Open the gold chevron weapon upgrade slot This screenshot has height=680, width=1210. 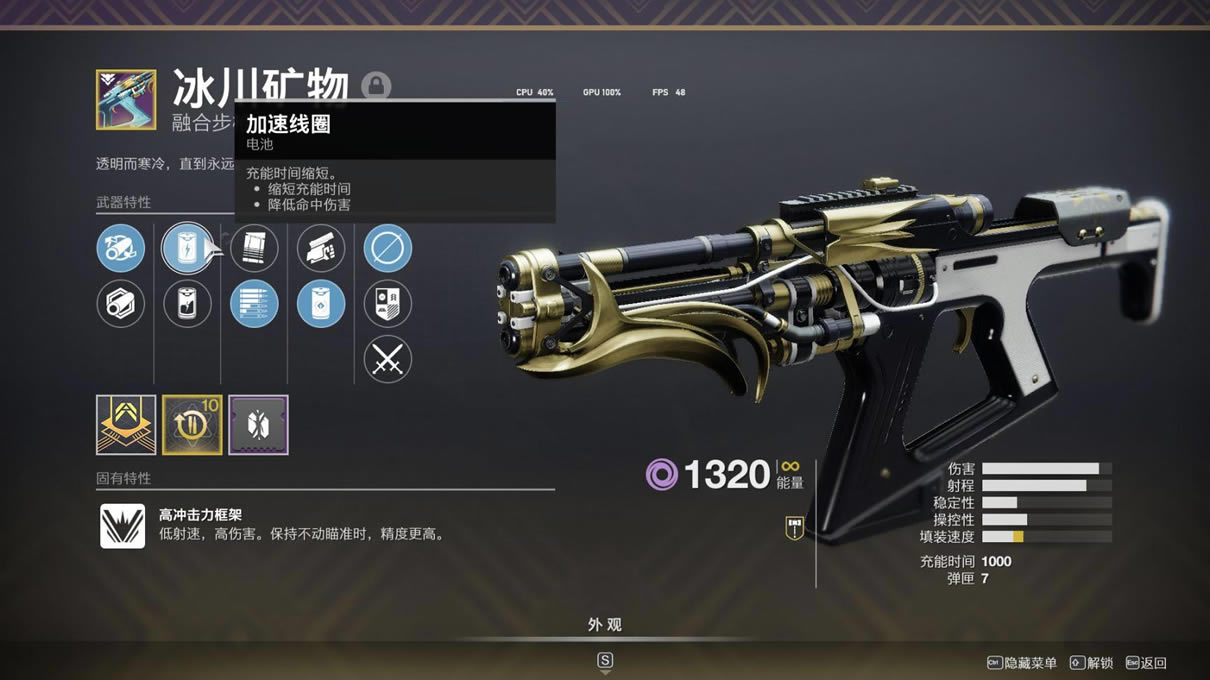pyautogui.click(x=126, y=425)
